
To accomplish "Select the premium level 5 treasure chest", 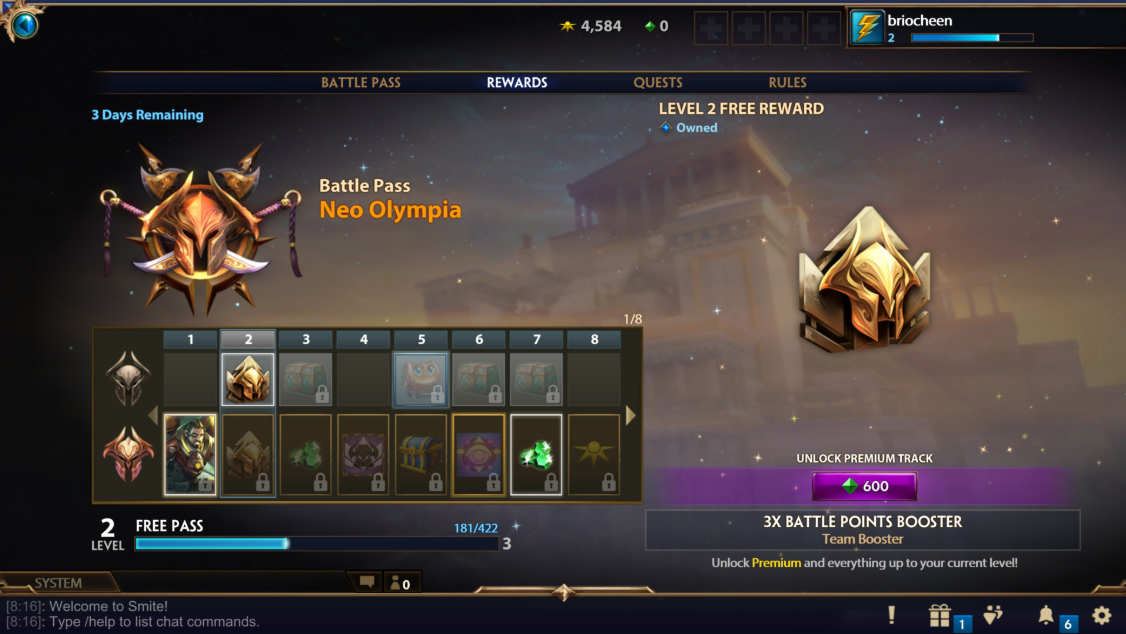I will point(421,455).
